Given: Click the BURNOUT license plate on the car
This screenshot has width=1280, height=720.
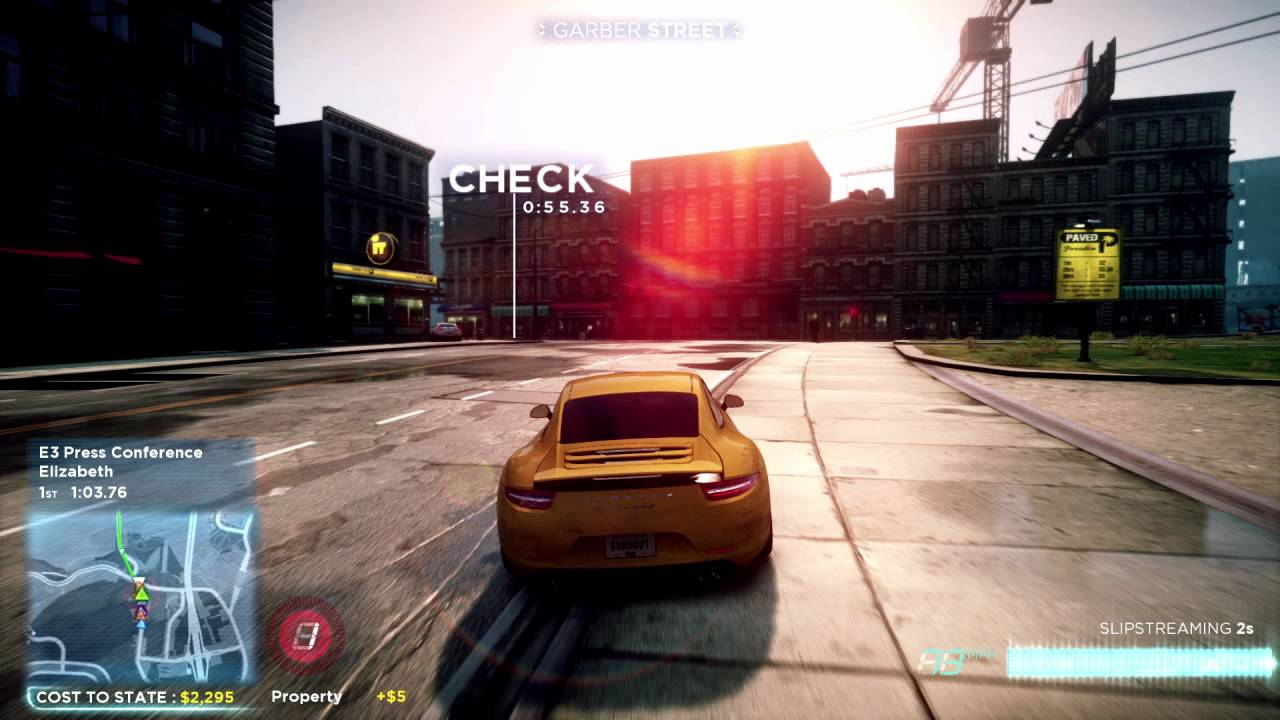Looking at the screenshot, I should 629,548.
